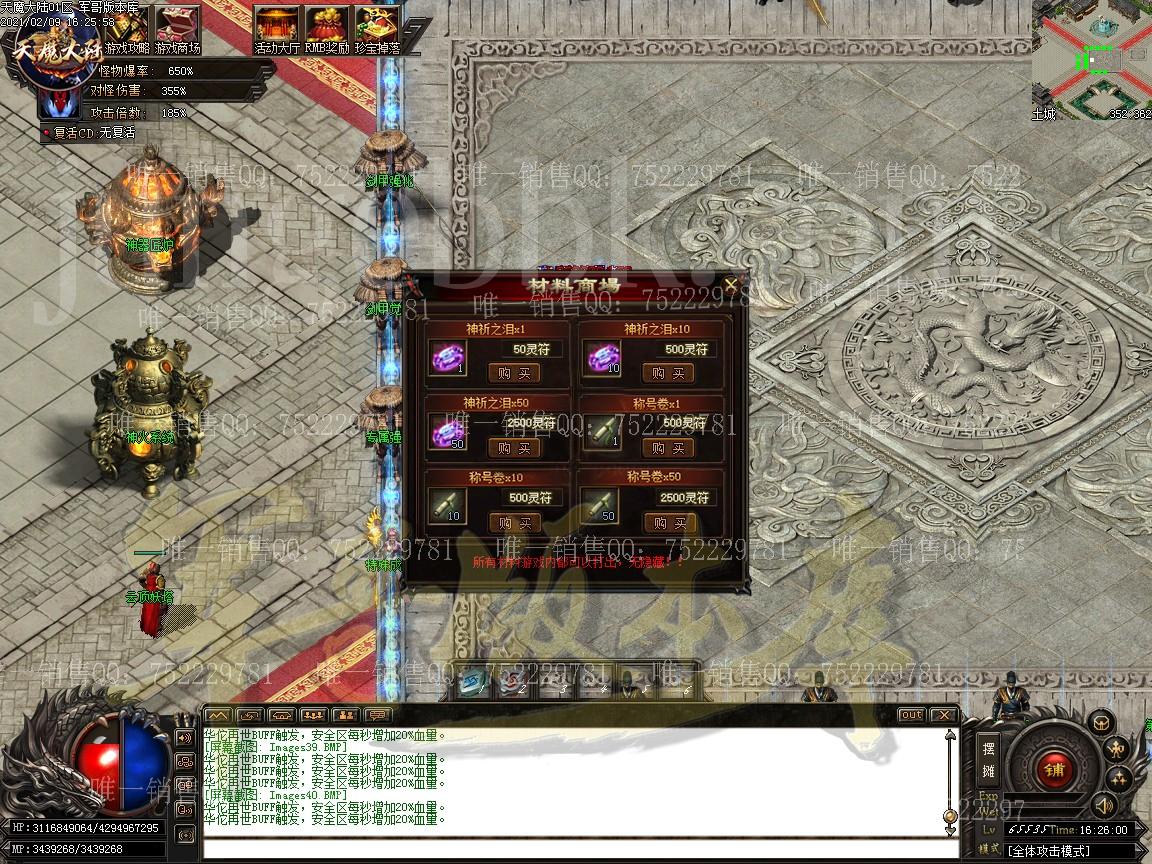Buy 神祈之泪x1 for 50灵符

pyautogui.click(x=515, y=373)
